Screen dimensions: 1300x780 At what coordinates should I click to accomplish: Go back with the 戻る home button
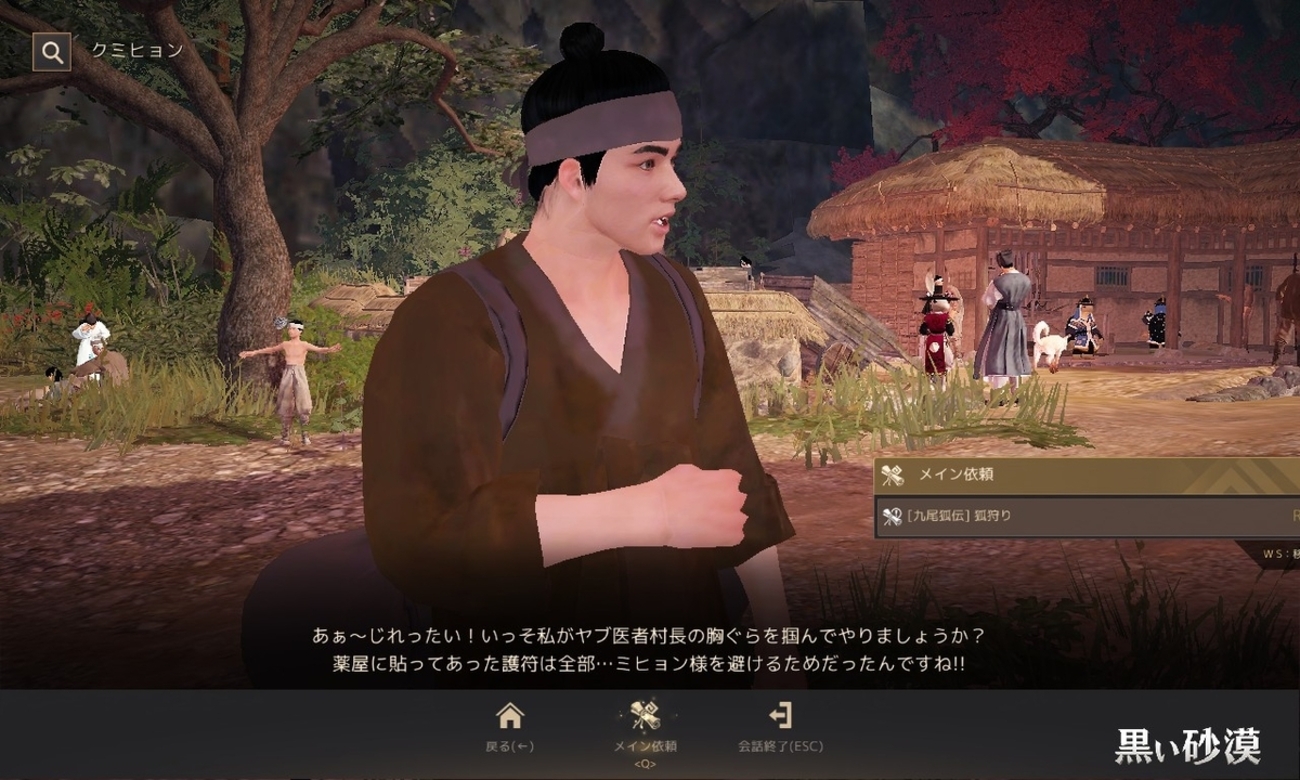pos(510,725)
